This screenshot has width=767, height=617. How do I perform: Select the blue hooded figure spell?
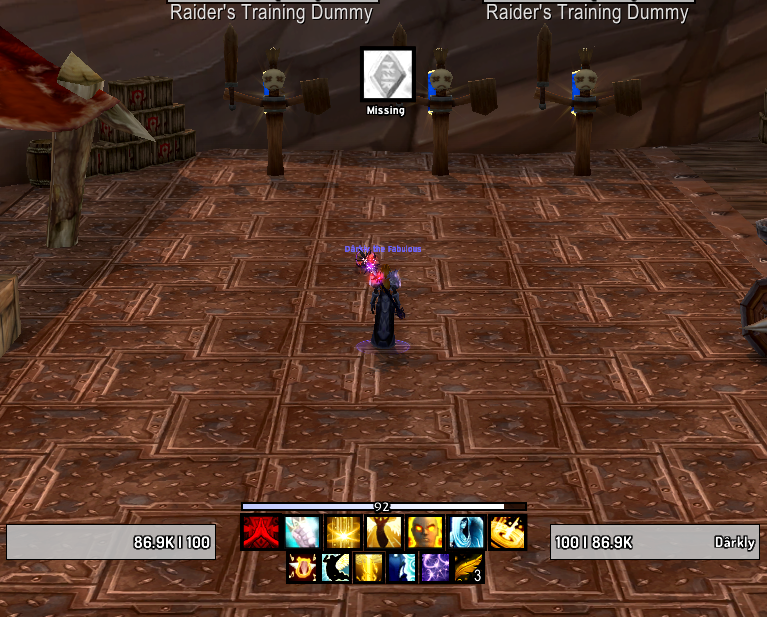click(465, 533)
